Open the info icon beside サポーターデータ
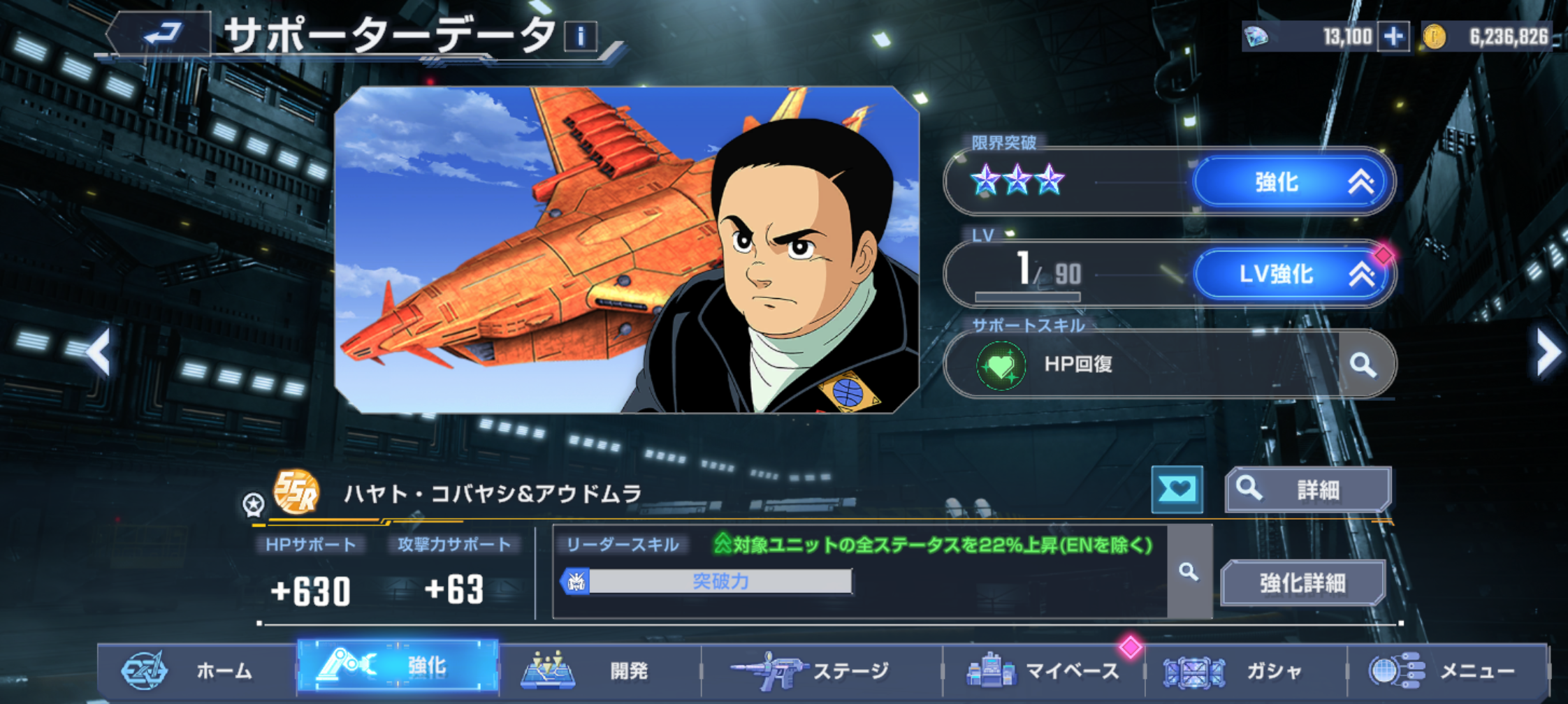The width and height of the screenshot is (1568, 704). click(581, 36)
